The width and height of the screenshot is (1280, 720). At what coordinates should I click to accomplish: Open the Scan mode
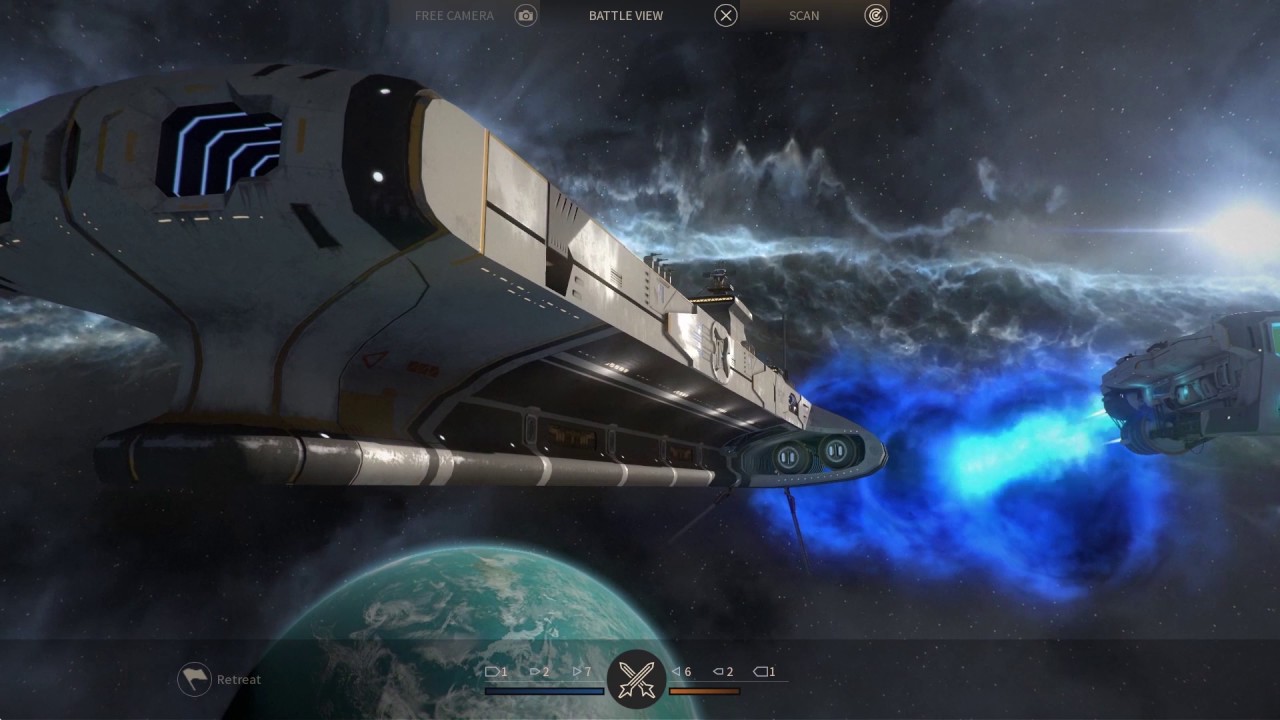point(875,15)
